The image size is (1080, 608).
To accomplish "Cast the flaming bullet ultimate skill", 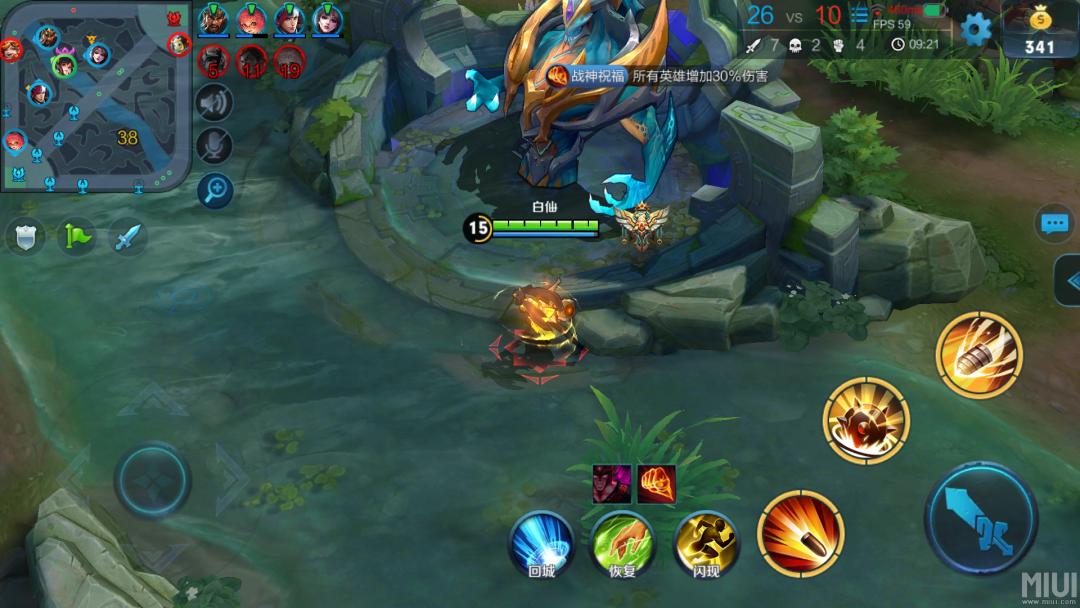I will (979, 354).
